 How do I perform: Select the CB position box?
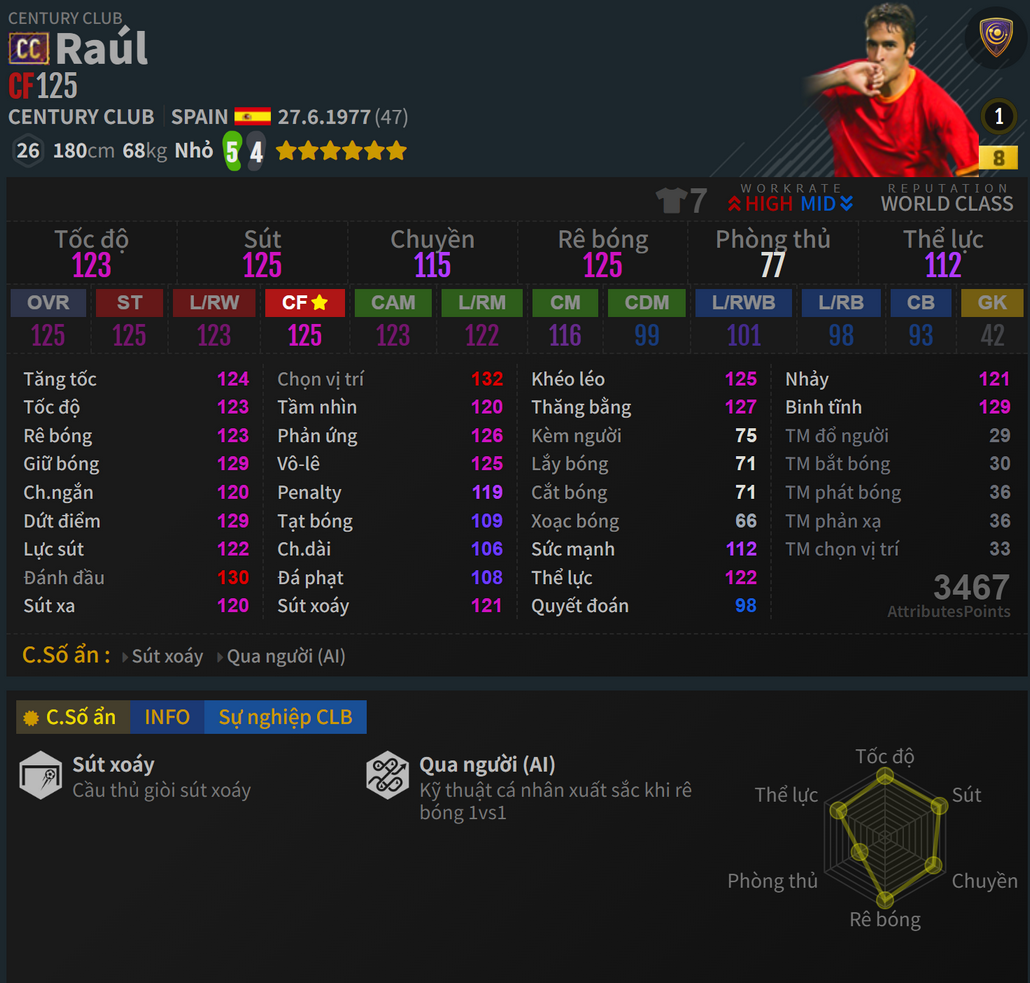920,303
